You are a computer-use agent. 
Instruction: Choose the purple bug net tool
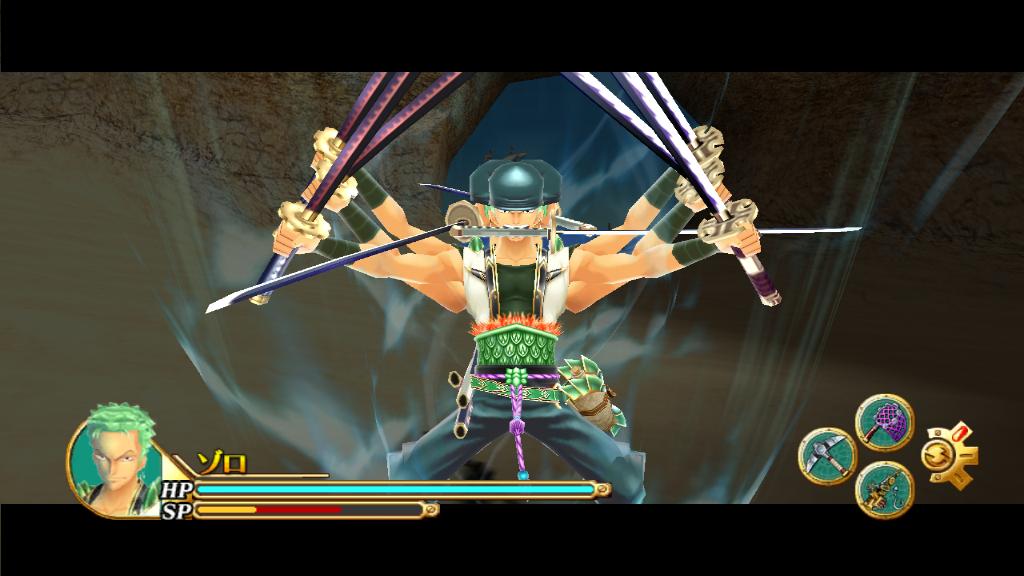[884, 422]
